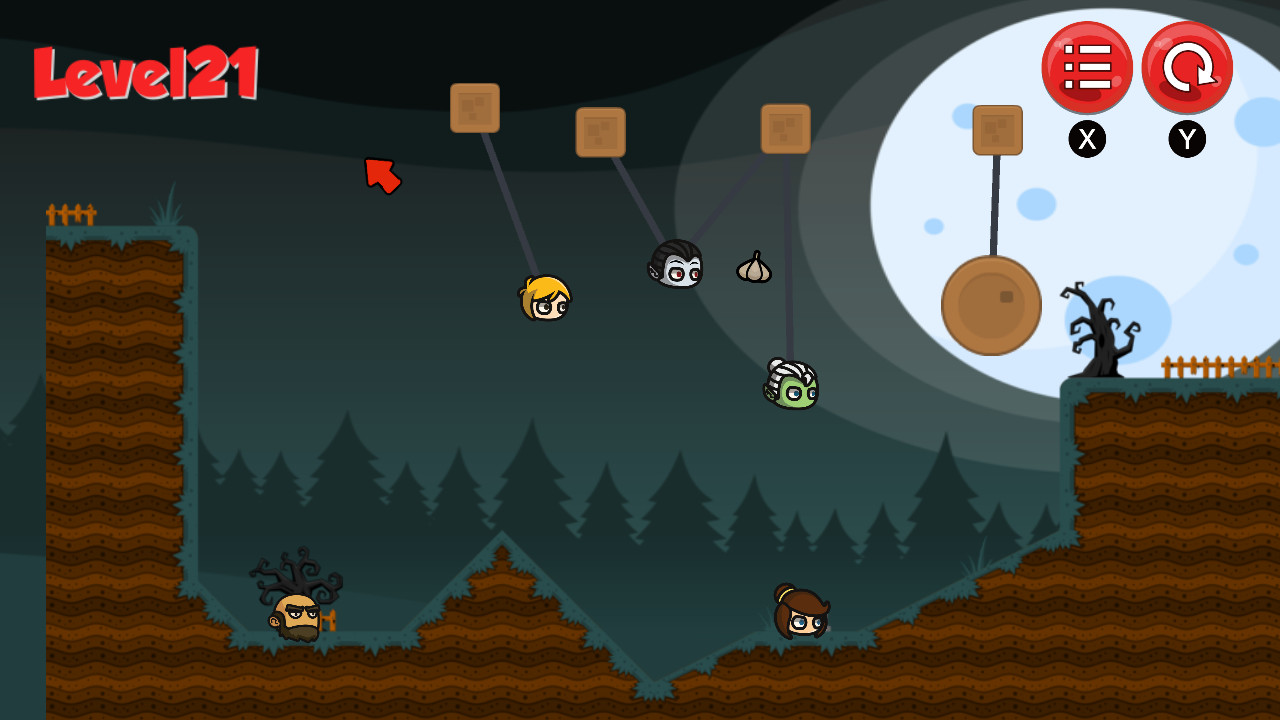Click the Y gamepad button label
This screenshot has width=1280, height=720.
[1186, 139]
